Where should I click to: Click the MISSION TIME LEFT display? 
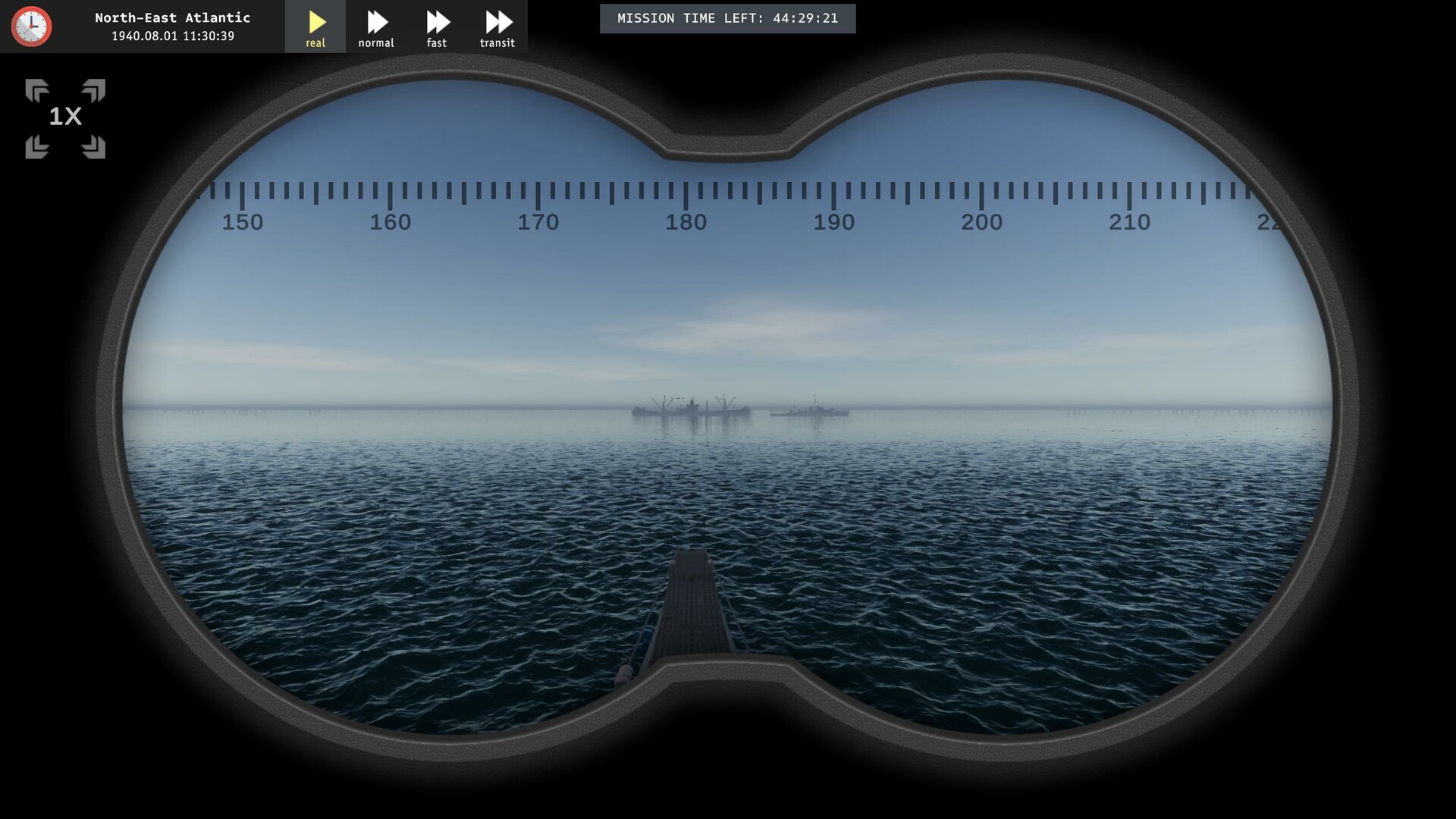coord(727,18)
